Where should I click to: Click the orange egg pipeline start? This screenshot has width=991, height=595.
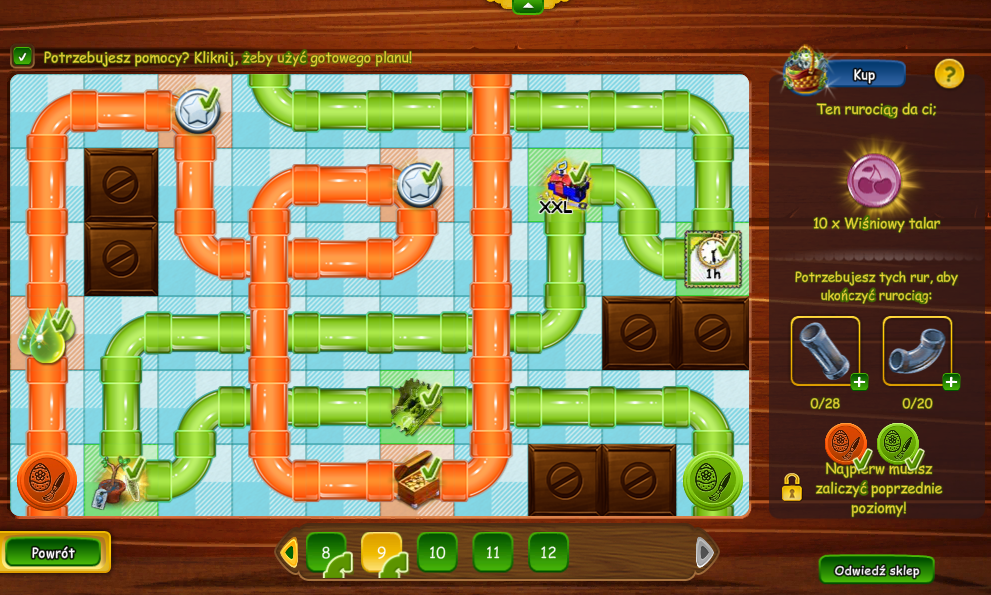pyautogui.click(x=46, y=480)
